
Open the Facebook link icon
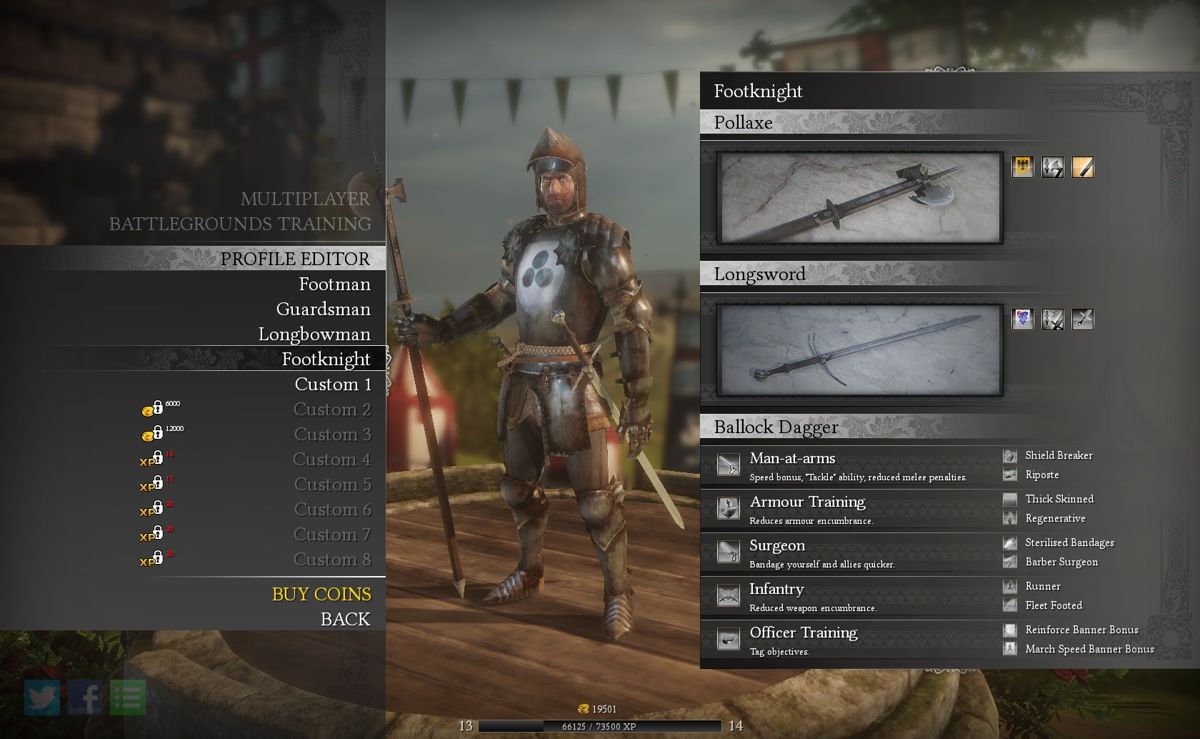pyautogui.click(x=85, y=697)
